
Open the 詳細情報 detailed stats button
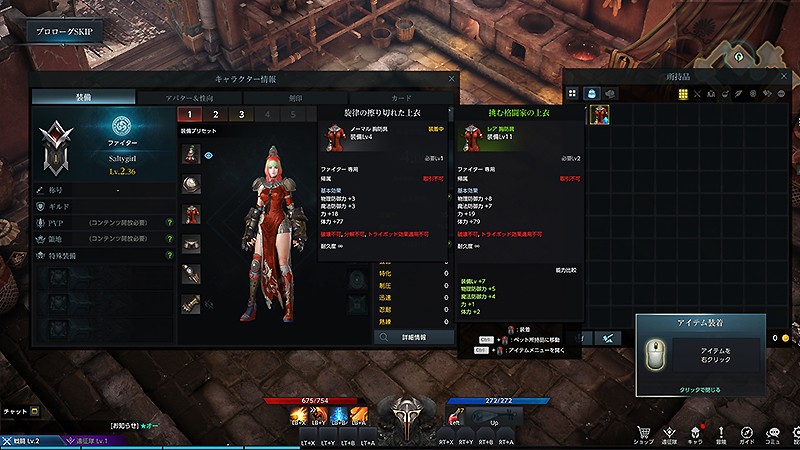[415, 338]
